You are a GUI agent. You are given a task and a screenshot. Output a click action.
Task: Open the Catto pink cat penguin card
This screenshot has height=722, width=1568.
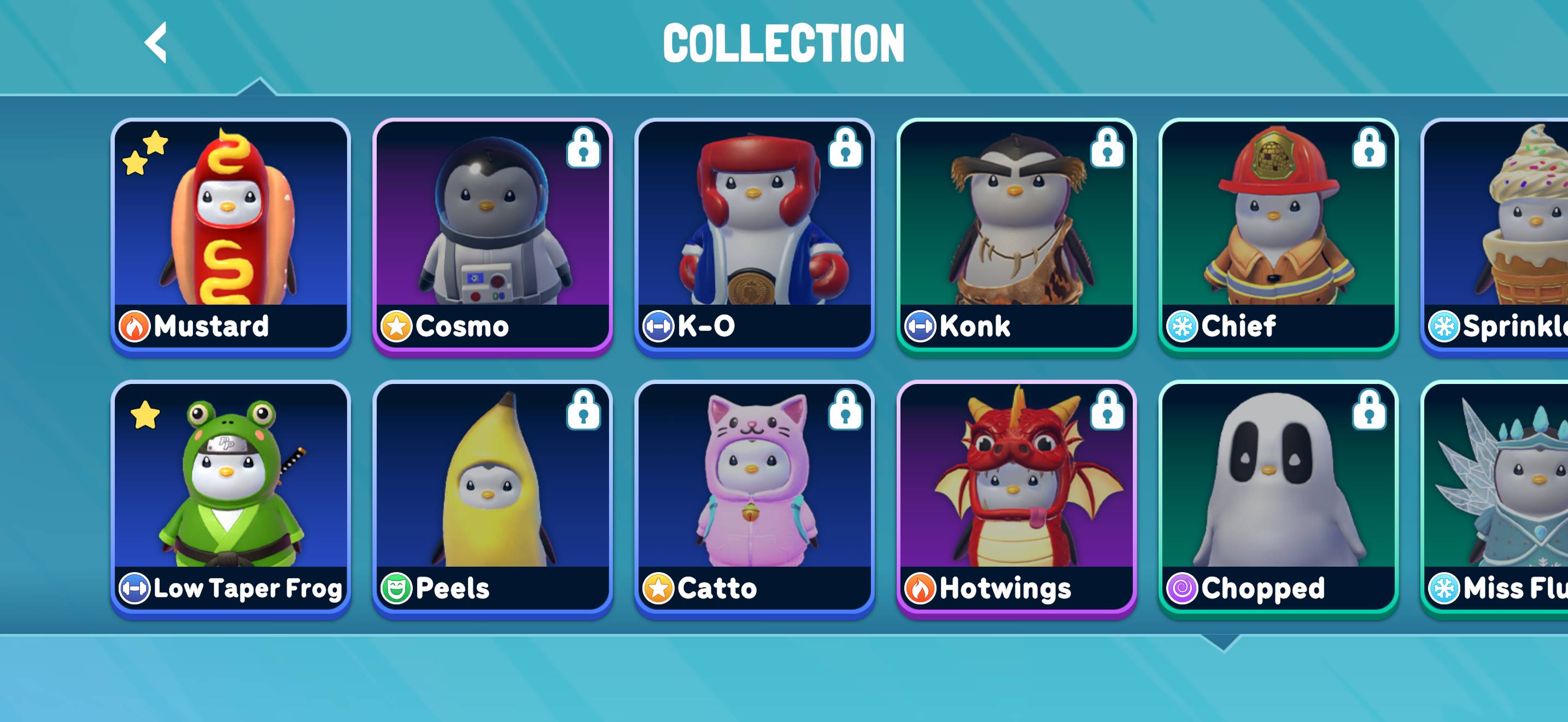(754, 496)
